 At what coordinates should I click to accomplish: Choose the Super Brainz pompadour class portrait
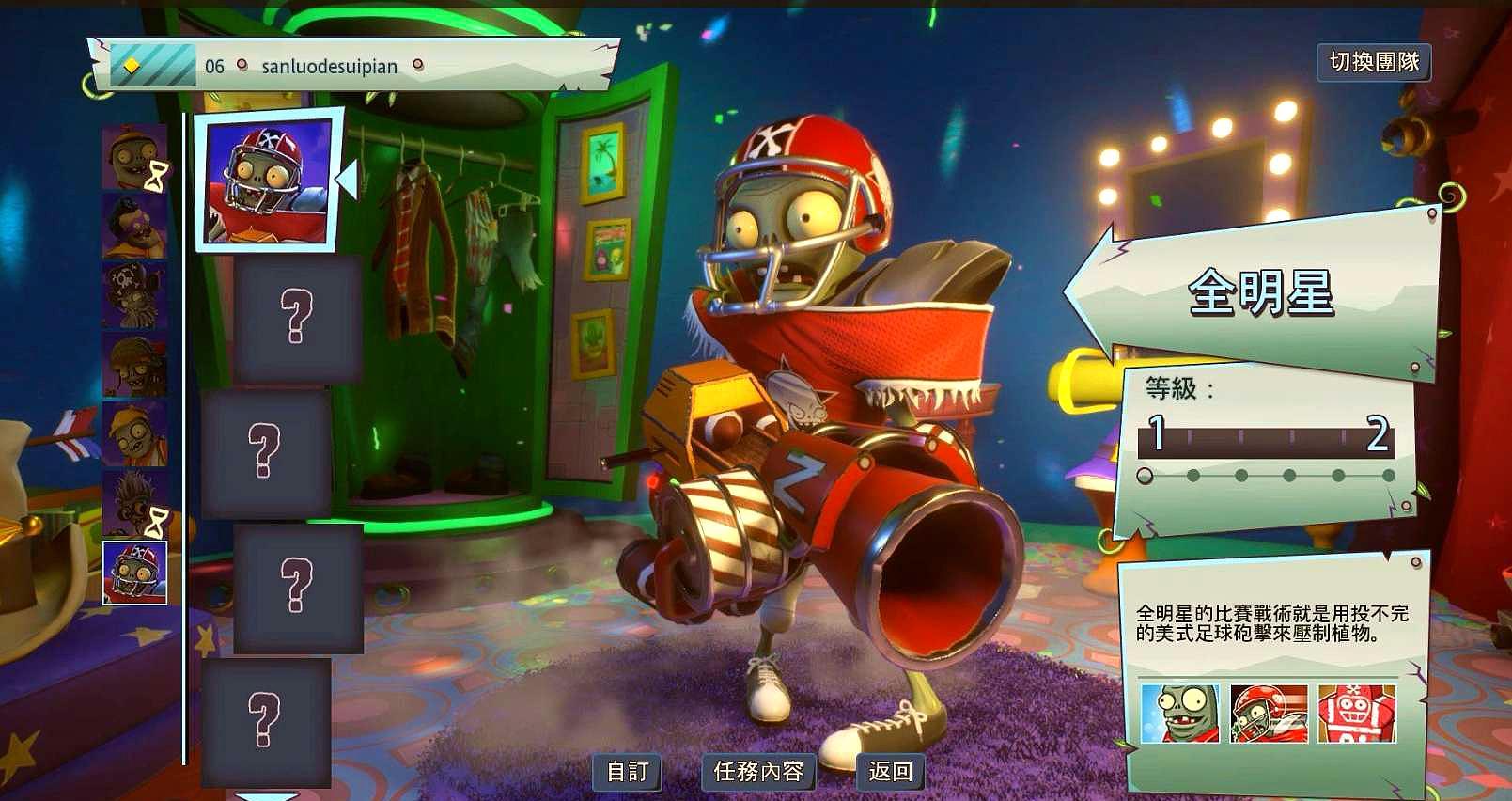134,227
